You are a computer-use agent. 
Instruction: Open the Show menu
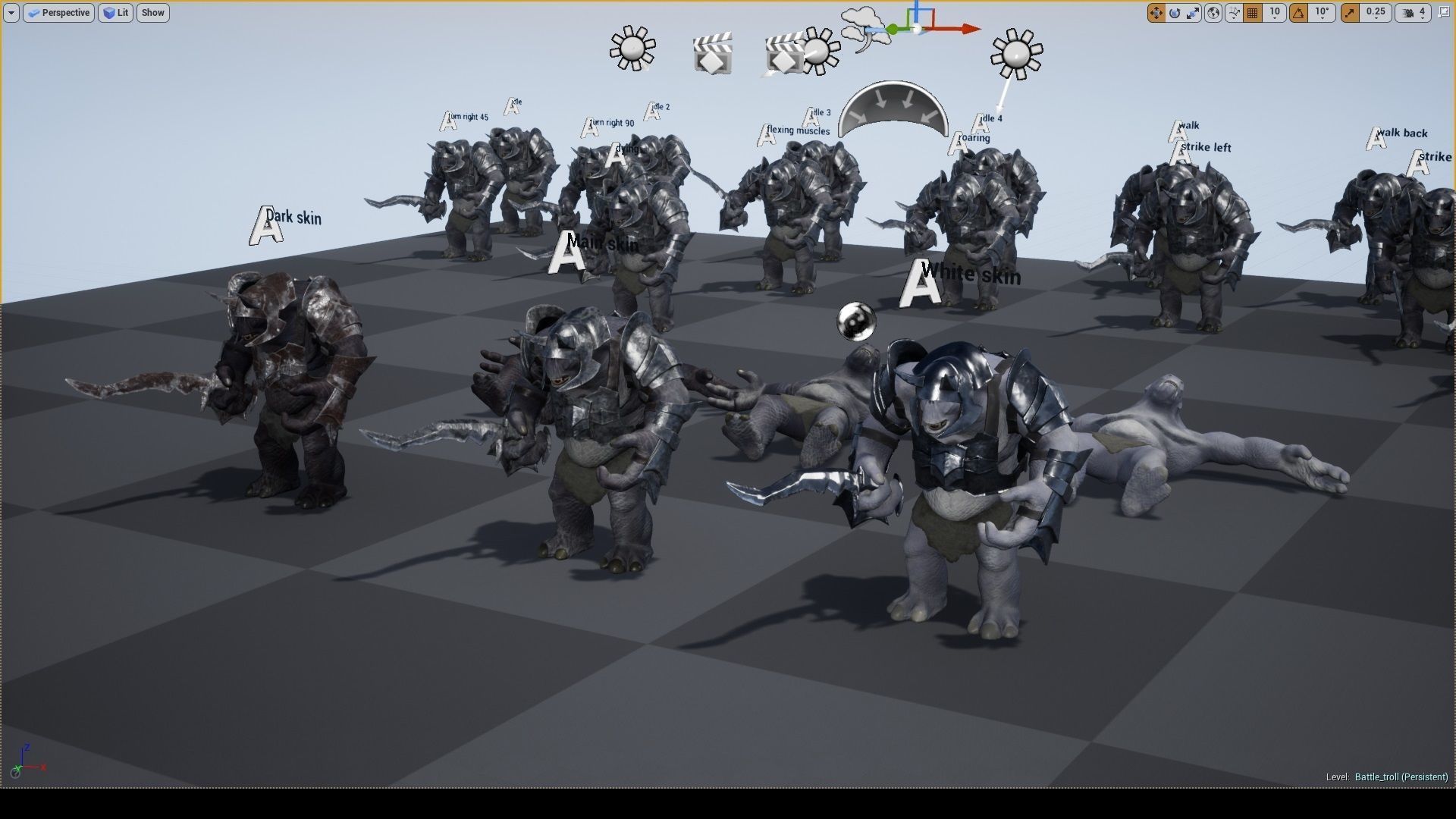pos(152,13)
